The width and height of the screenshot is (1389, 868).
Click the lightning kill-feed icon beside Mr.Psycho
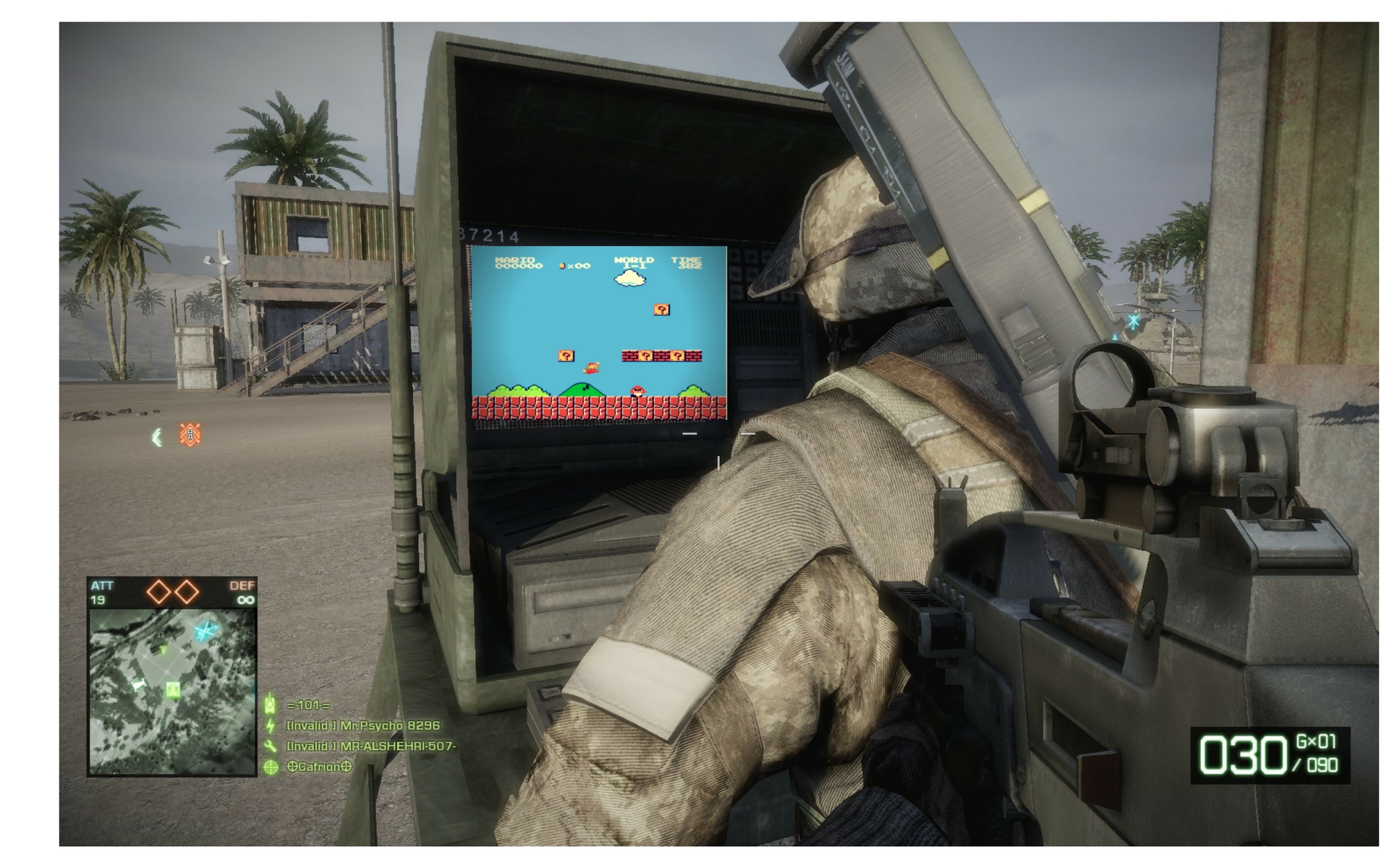click(x=270, y=726)
